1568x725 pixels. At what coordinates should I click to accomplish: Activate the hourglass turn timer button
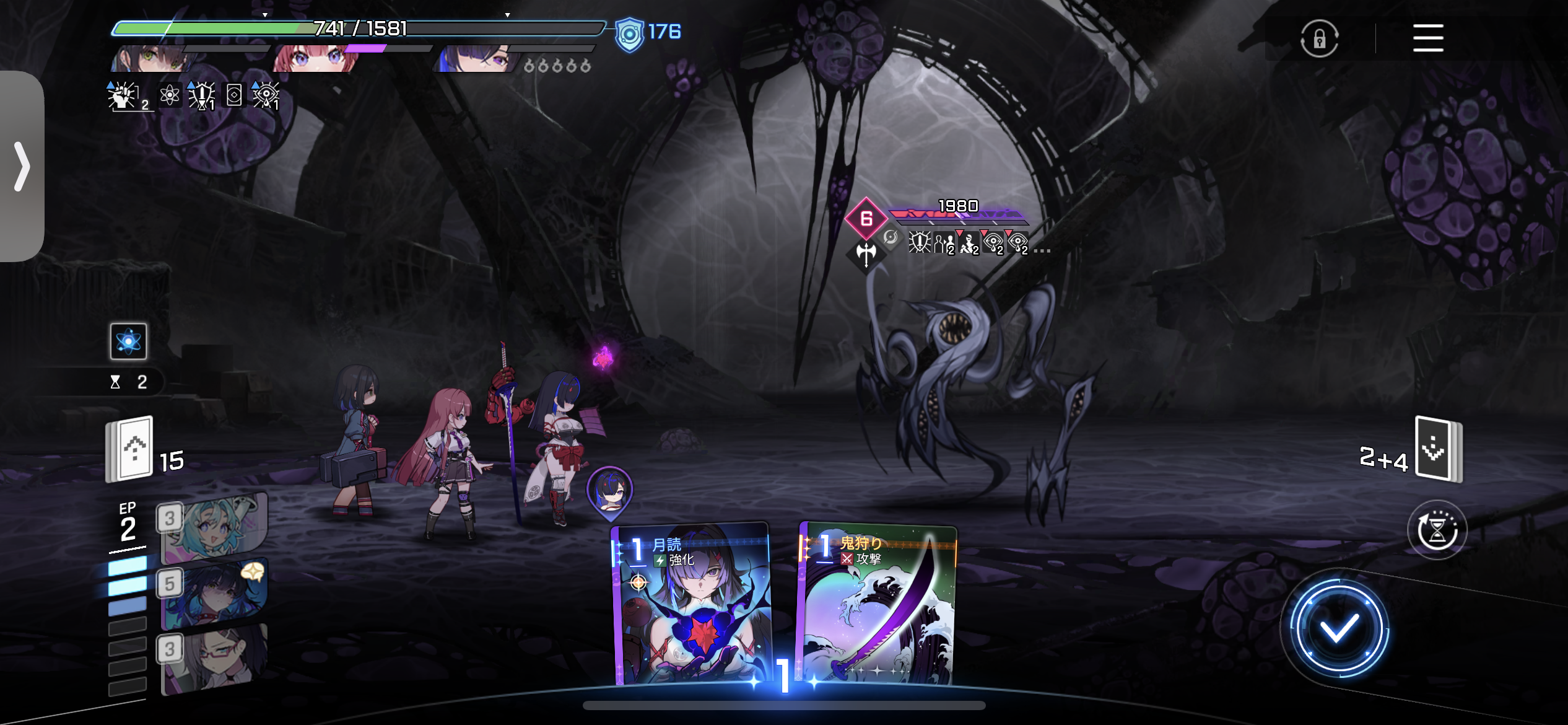coord(1436,530)
